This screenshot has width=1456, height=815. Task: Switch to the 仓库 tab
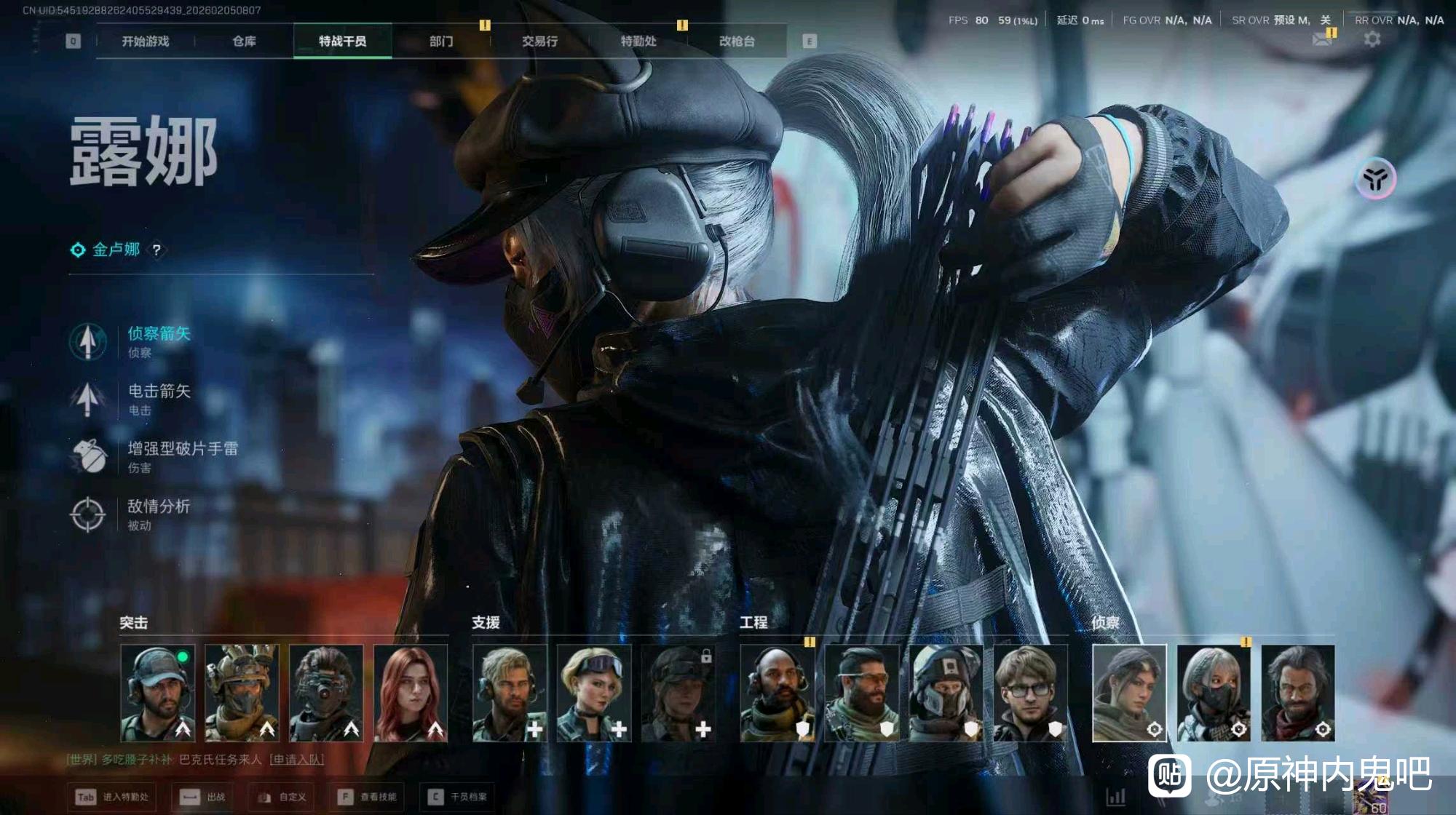click(x=244, y=41)
